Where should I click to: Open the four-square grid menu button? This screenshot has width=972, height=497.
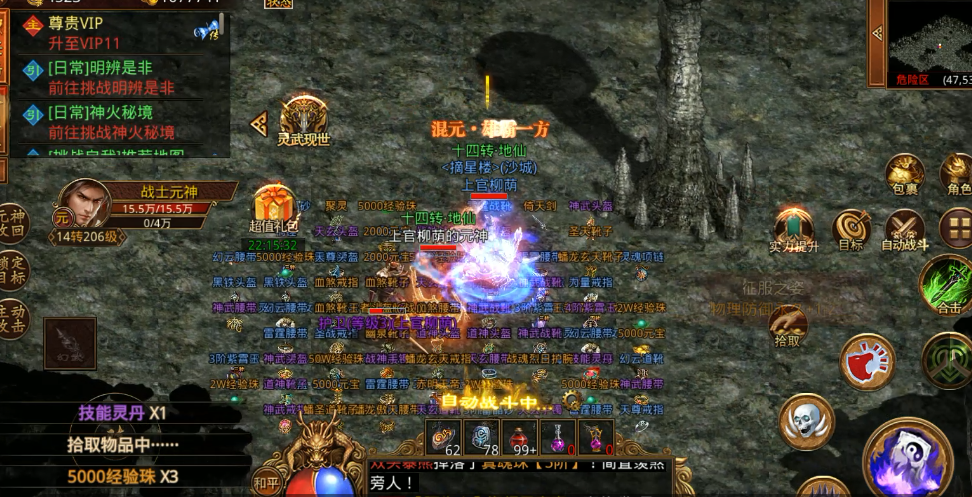[956, 227]
